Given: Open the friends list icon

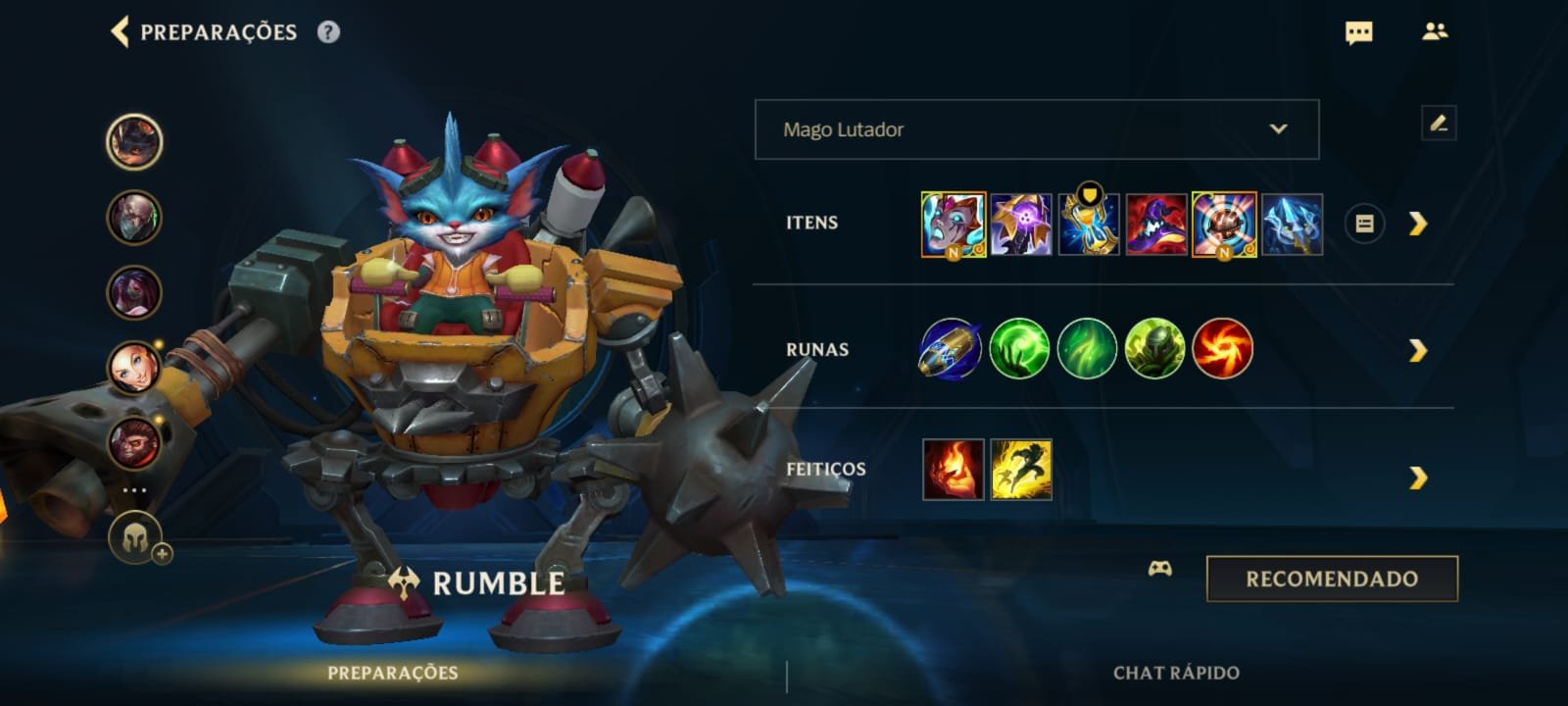Looking at the screenshot, I should tap(1435, 32).
